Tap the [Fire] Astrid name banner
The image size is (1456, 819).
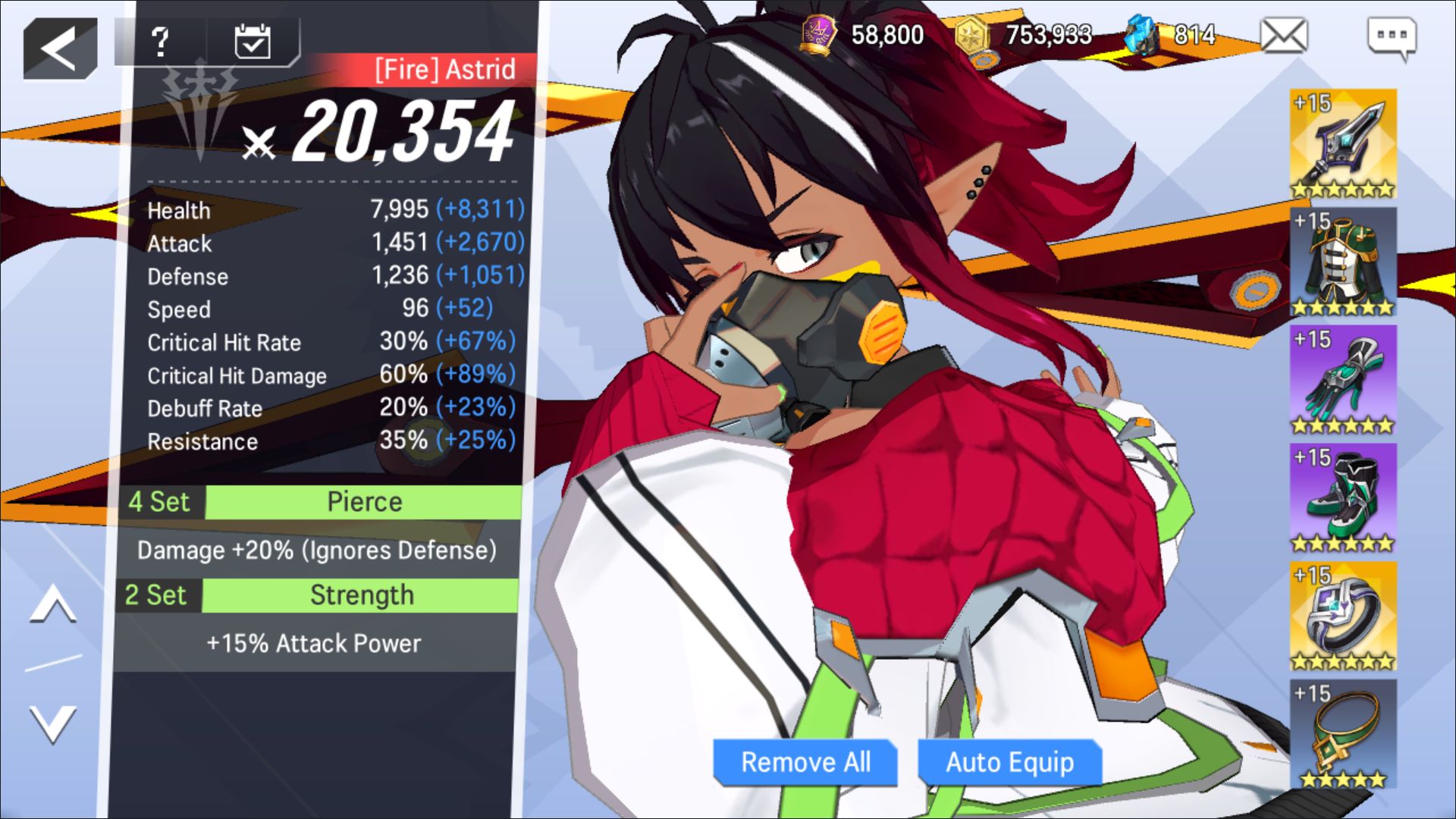(444, 69)
